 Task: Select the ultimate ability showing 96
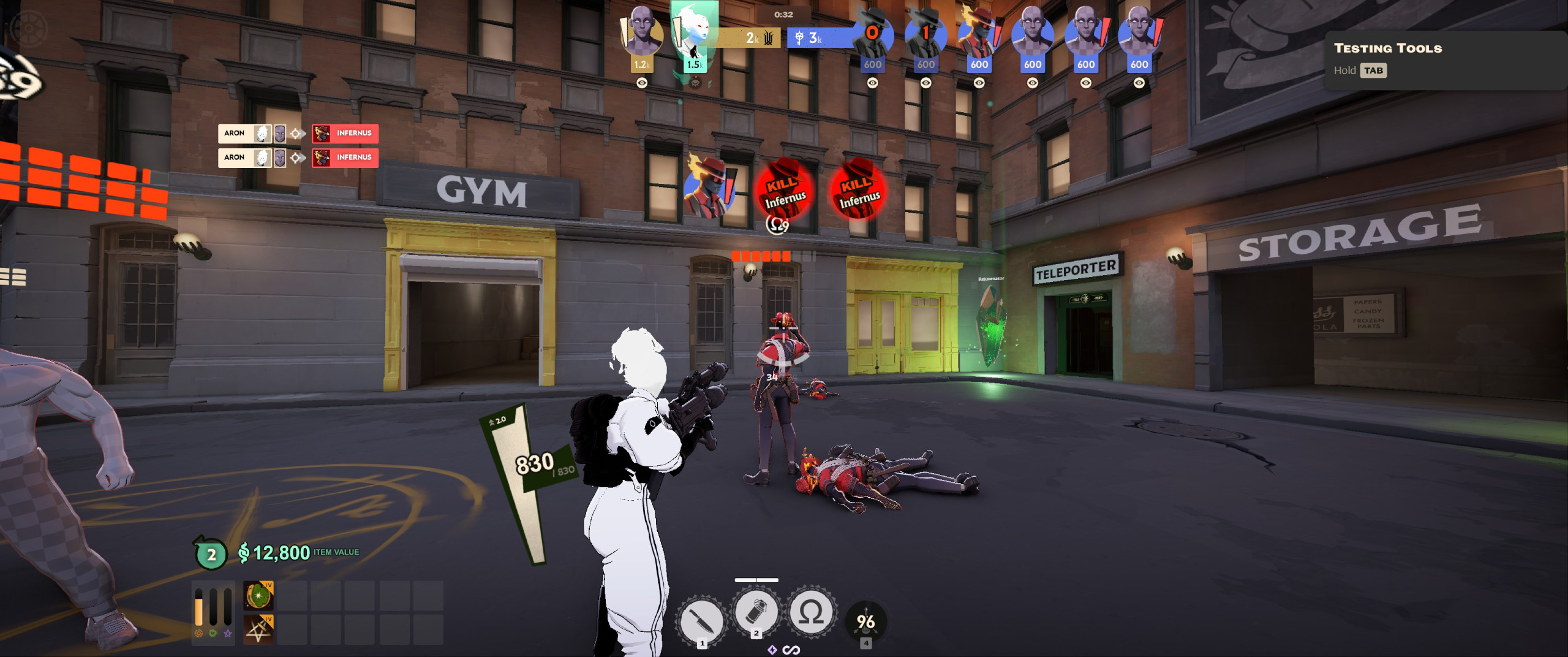click(x=865, y=621)
